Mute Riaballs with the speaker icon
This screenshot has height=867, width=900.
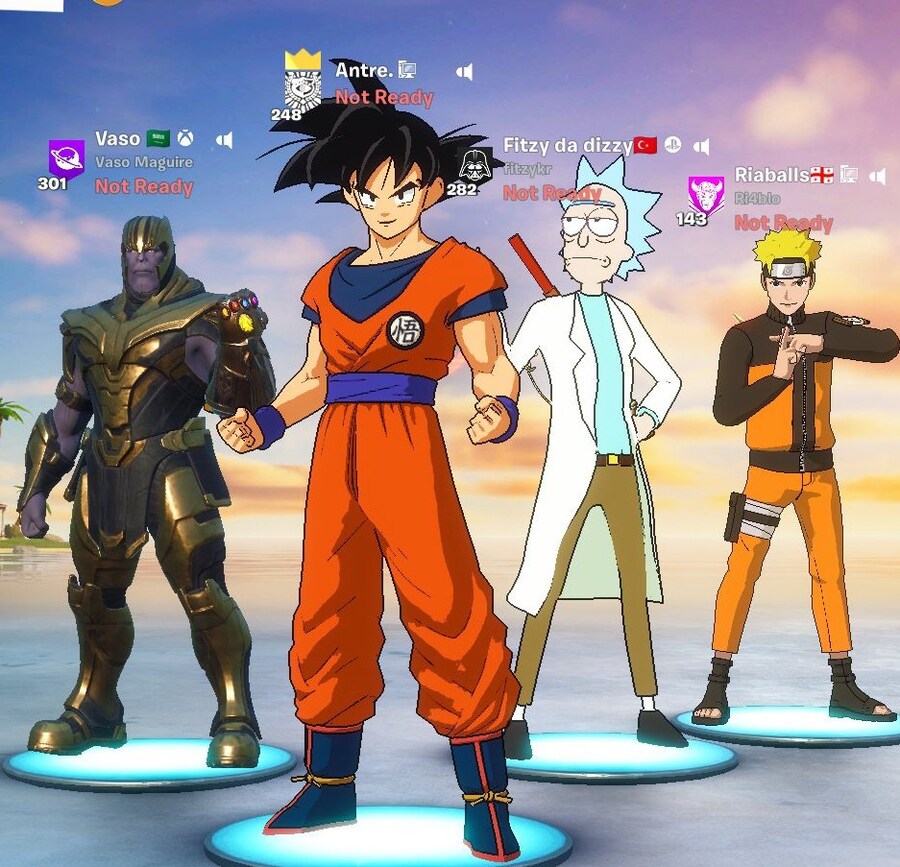(x=878, y=176)
